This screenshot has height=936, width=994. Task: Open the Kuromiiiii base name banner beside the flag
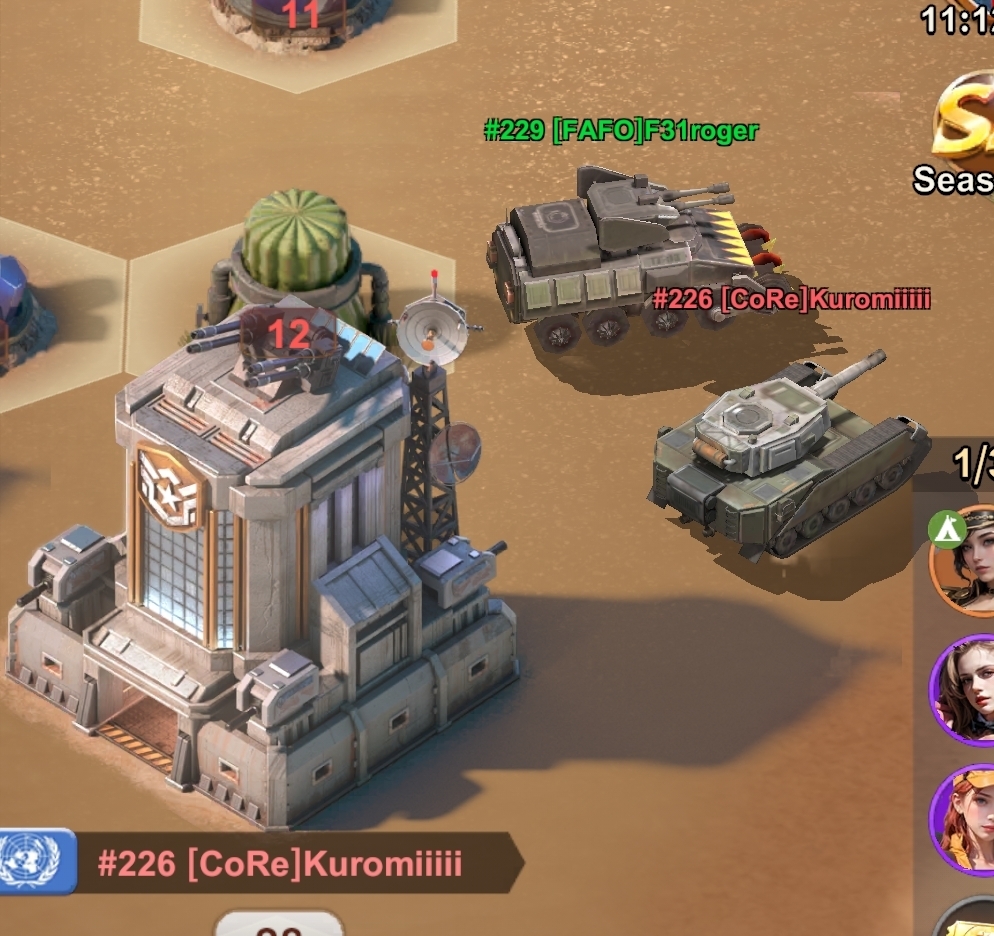coord(282,863)
